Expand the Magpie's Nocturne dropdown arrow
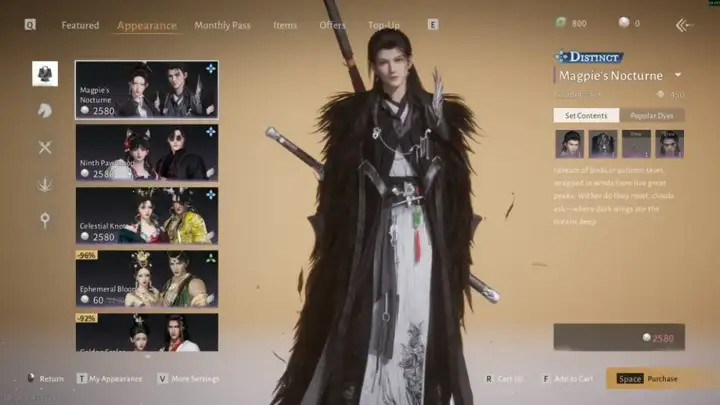The height and width of the screenshot is (405, 720). click(678, 75)
